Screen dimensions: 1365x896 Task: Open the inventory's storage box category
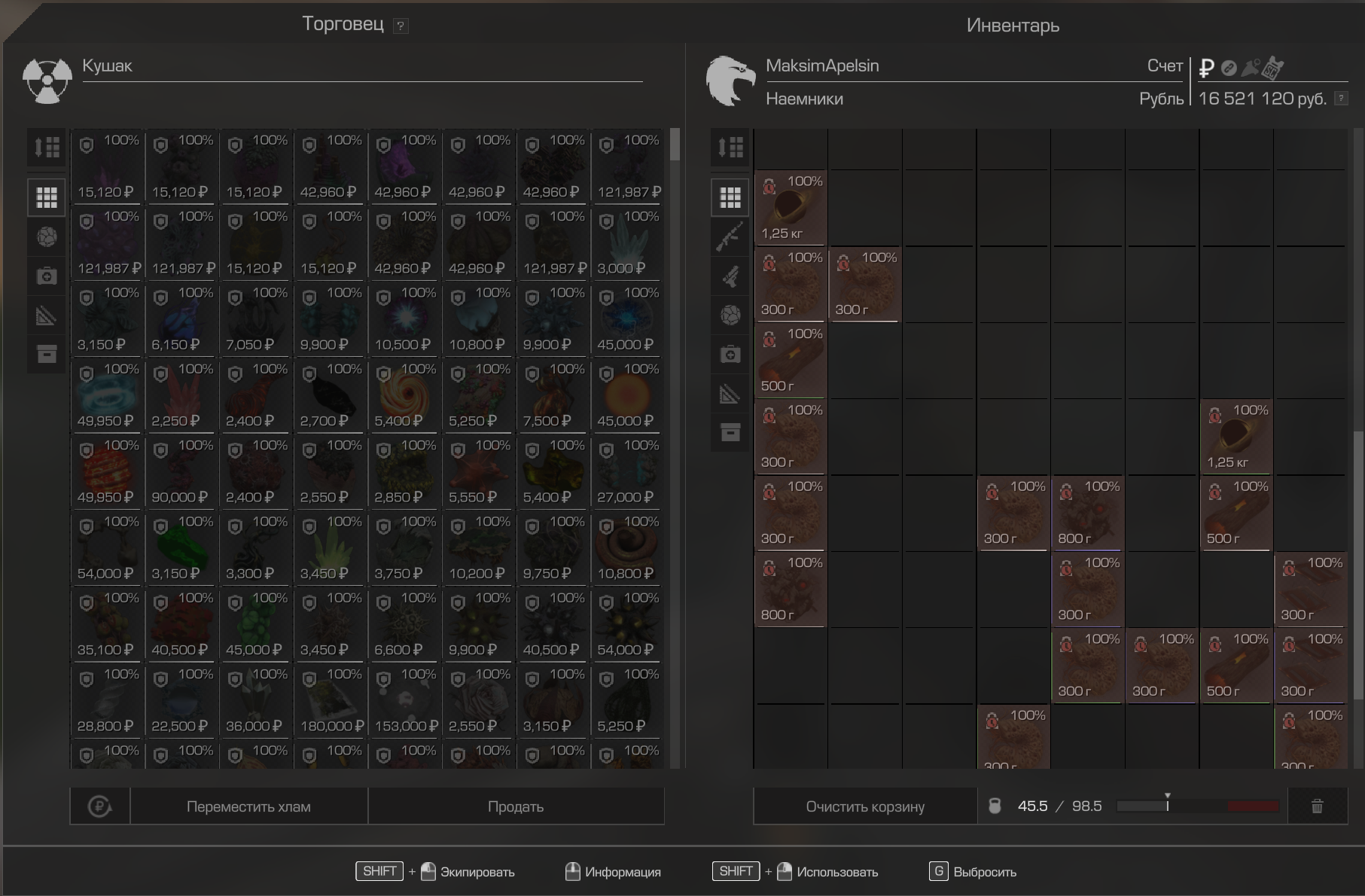(x=730, y=432)
